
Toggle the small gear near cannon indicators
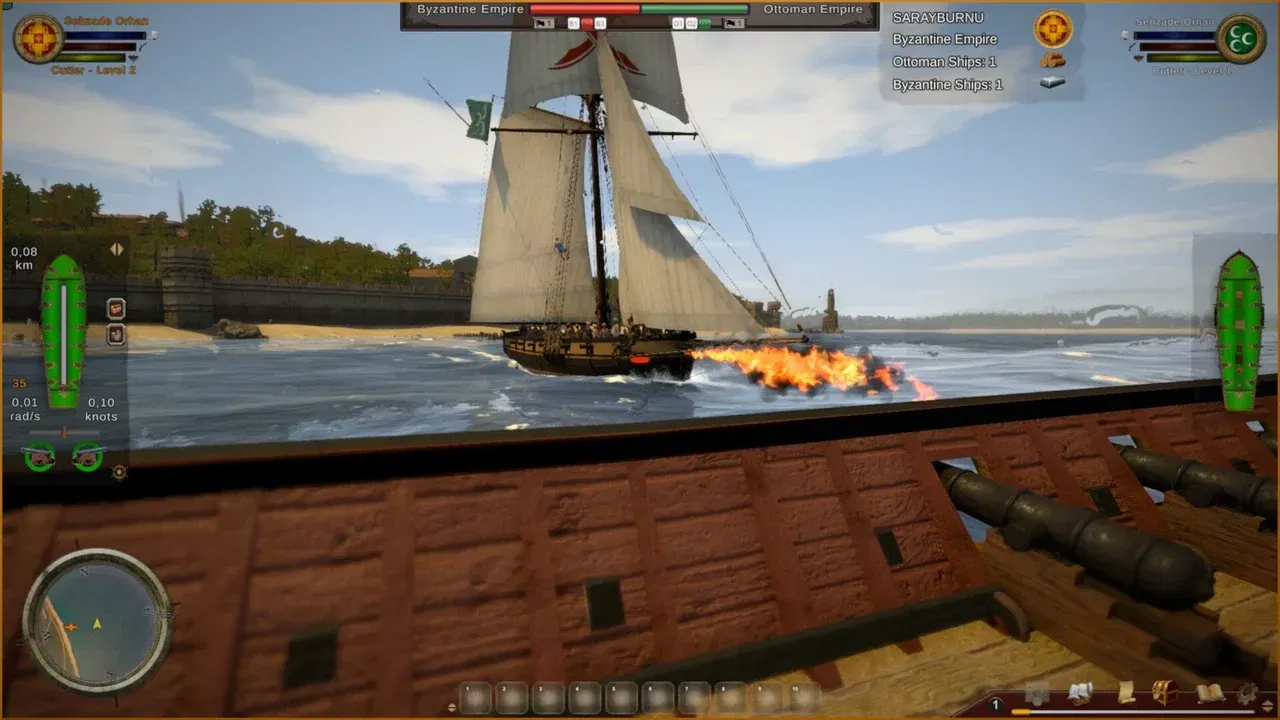118,470
